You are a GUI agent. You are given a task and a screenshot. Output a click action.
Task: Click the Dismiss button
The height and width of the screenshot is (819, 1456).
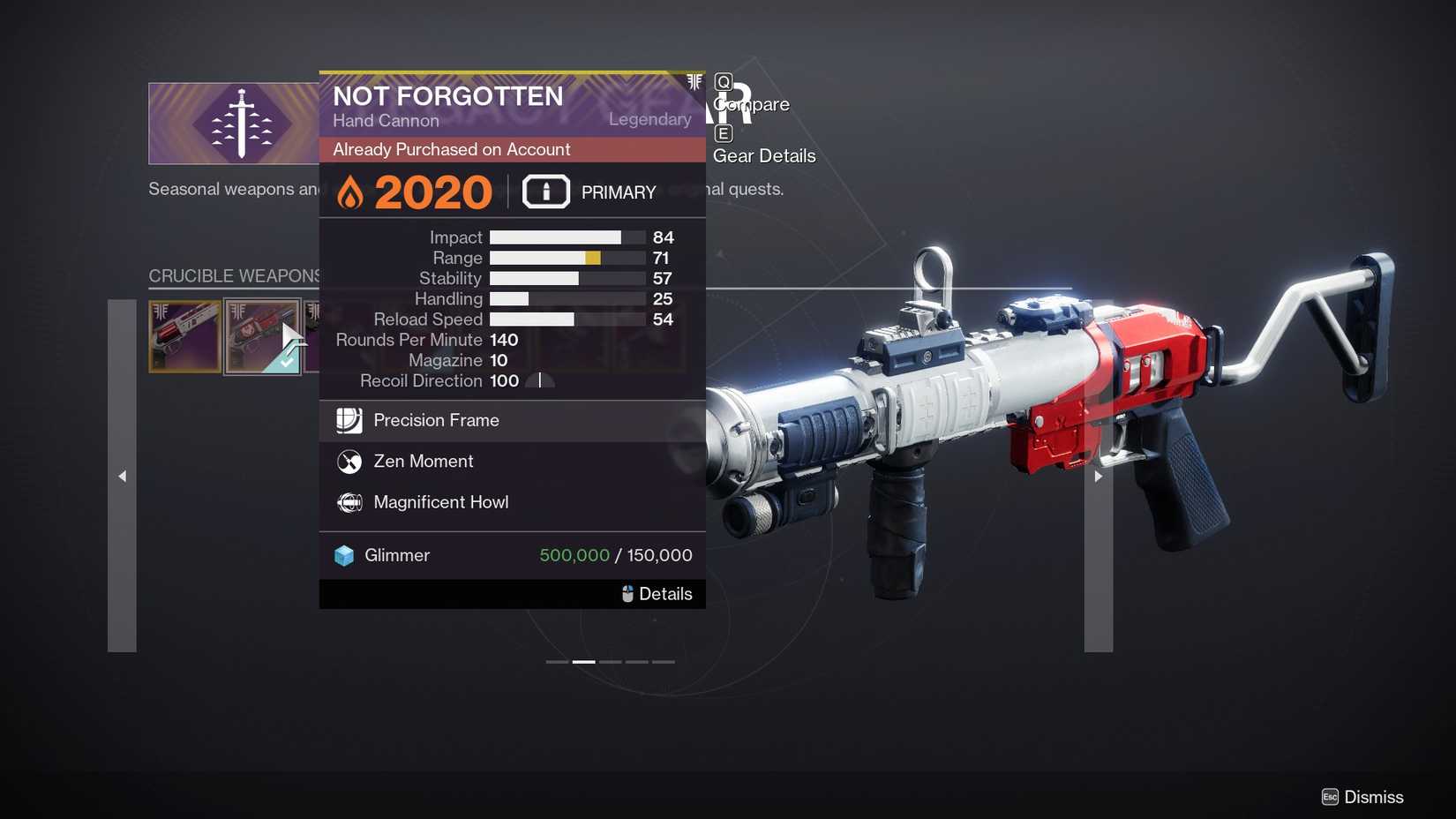point(1375,796)
